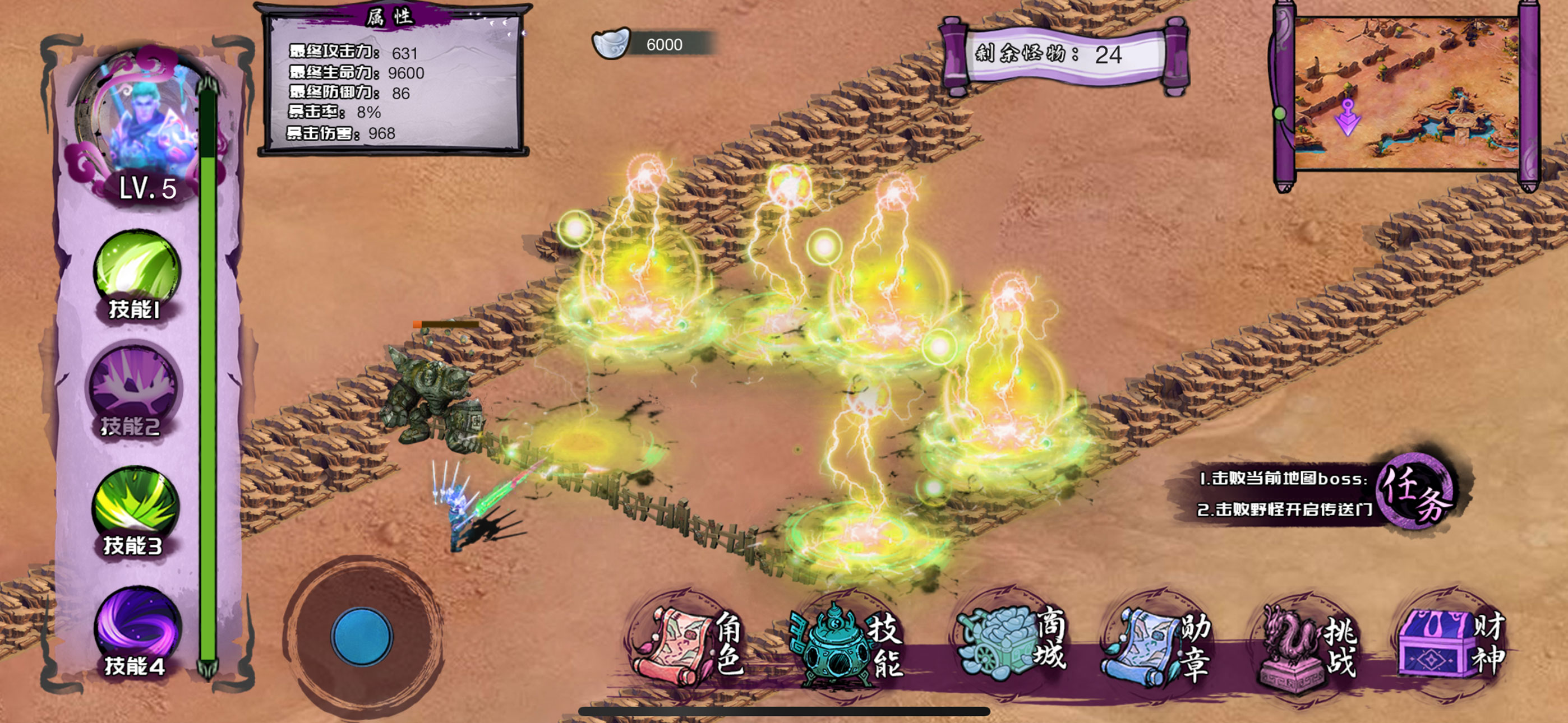Open the desert minimap scroll
The height and width of the screenshot is (723, 1568).
1406,93
